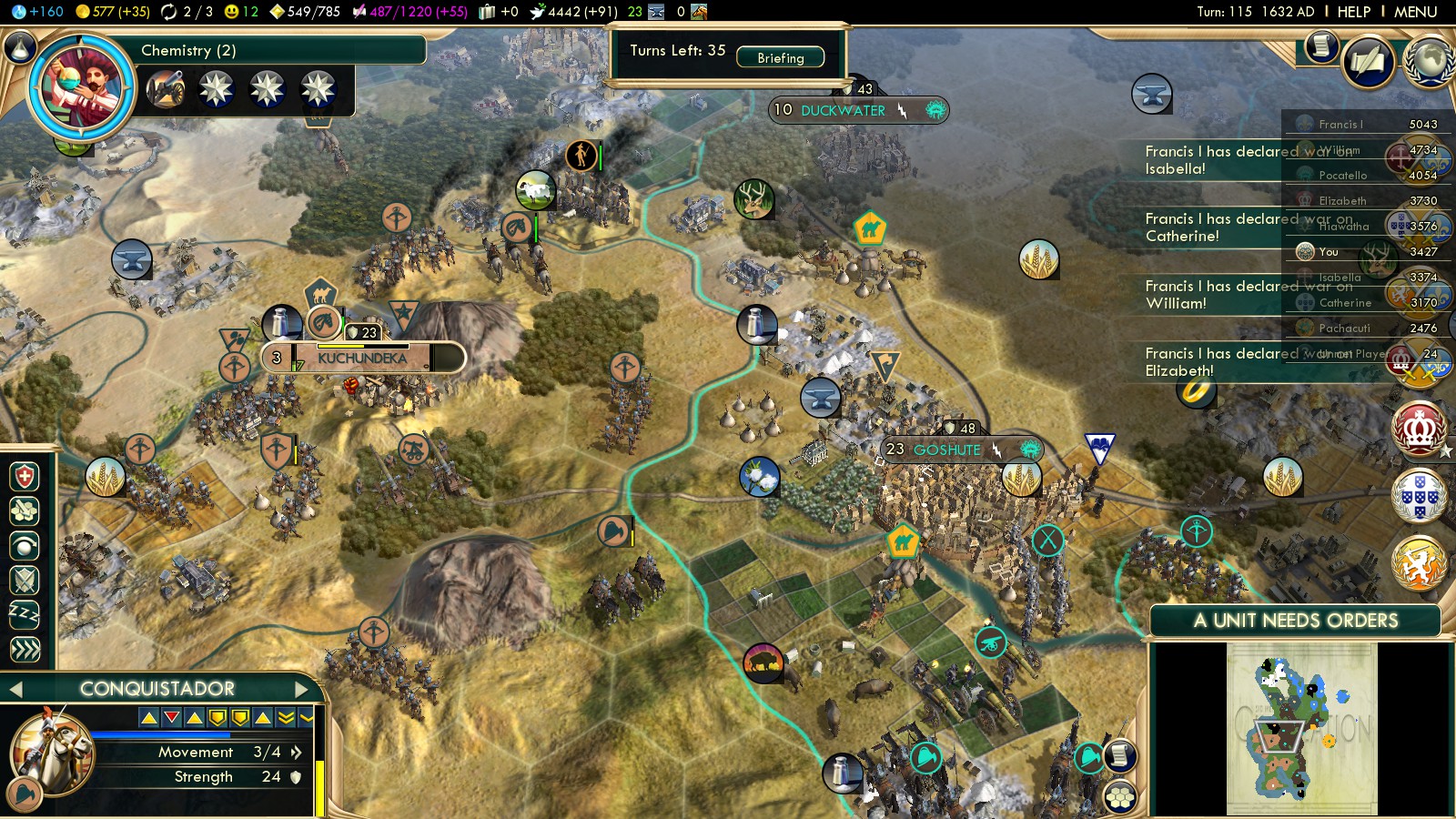This screenshot has height=819, width=1456.
Task: Open the Duckwater city banner
Action: click(x=842, y=110)
